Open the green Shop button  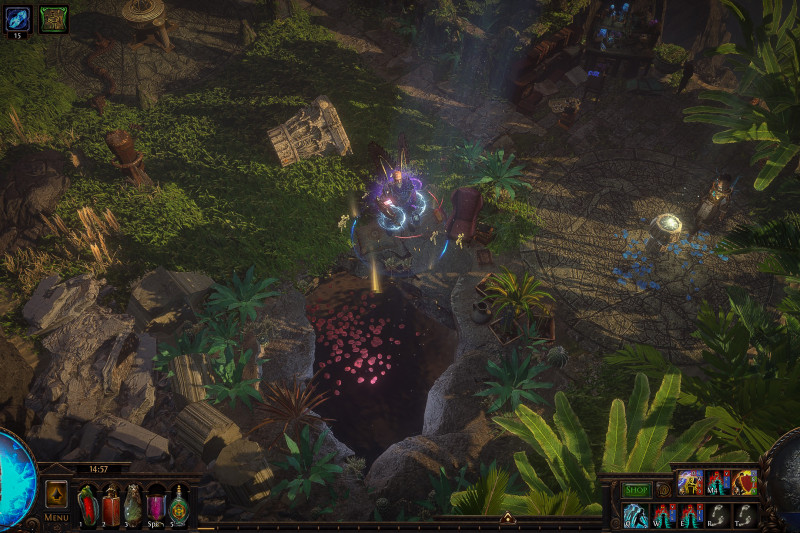636,490
